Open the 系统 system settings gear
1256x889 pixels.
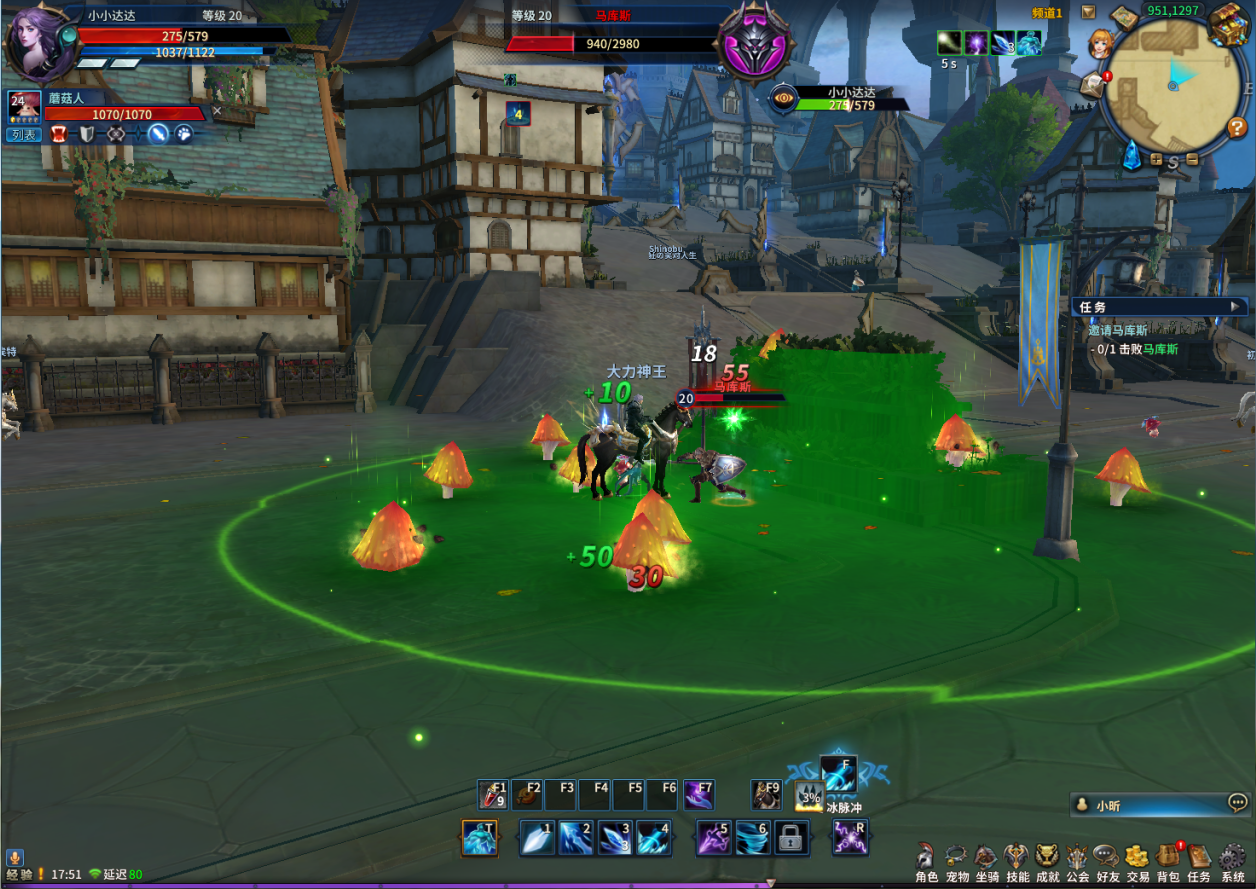tap(1232, 857)
